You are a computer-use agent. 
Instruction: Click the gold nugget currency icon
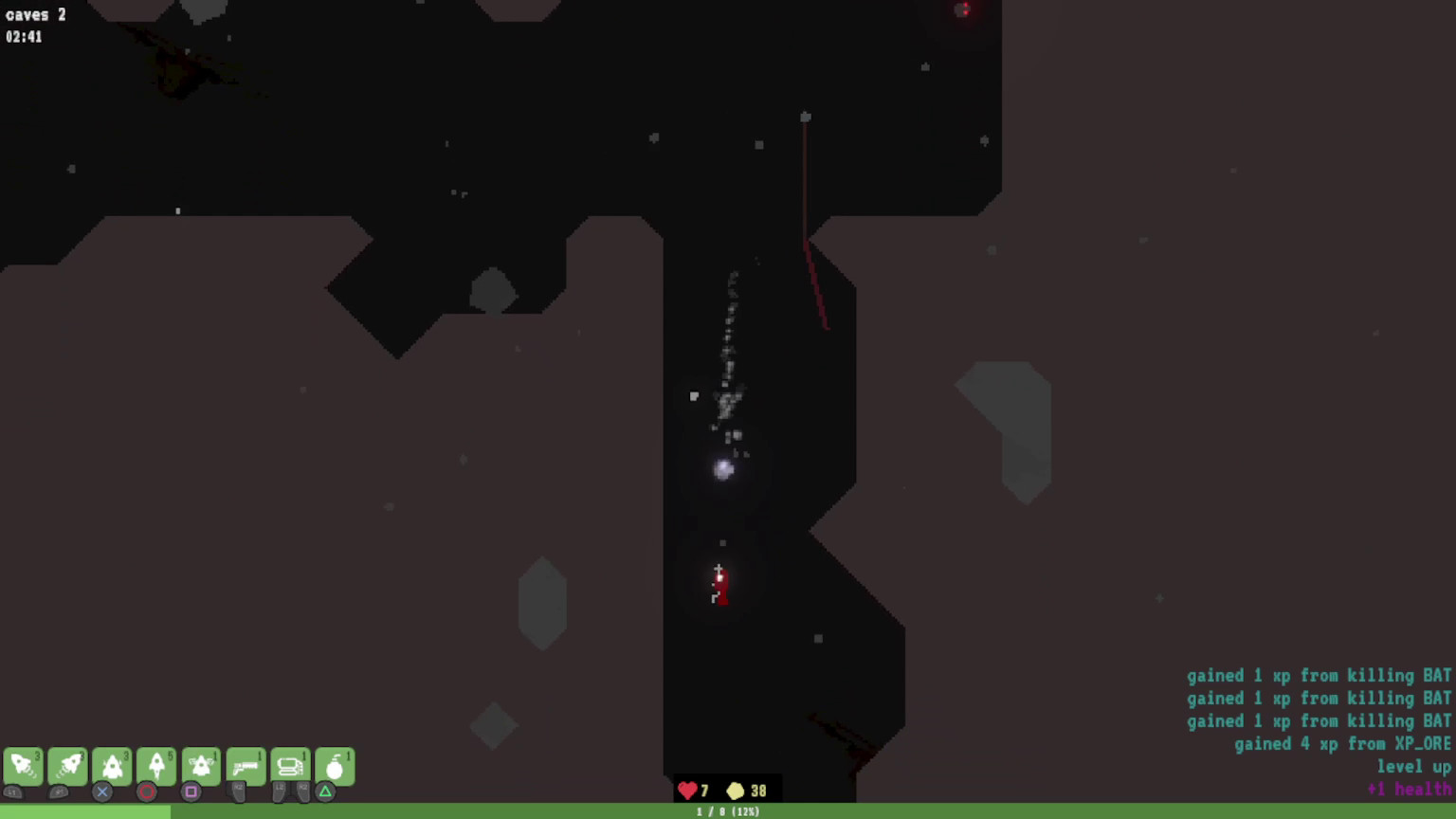tap(736, 790)
